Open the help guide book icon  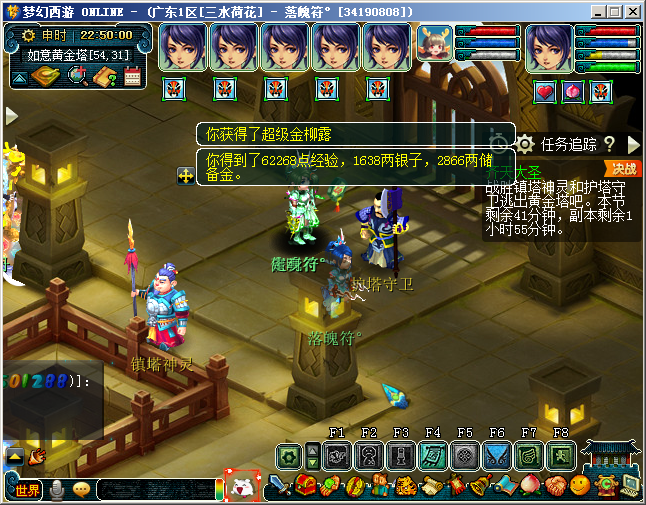(x=105, y=77)
